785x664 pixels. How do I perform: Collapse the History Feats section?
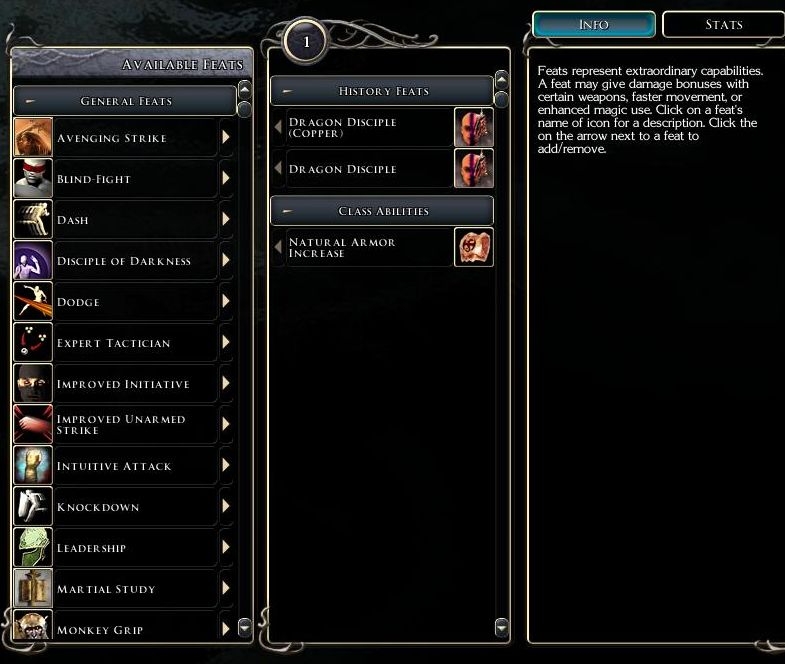[382, 91]
